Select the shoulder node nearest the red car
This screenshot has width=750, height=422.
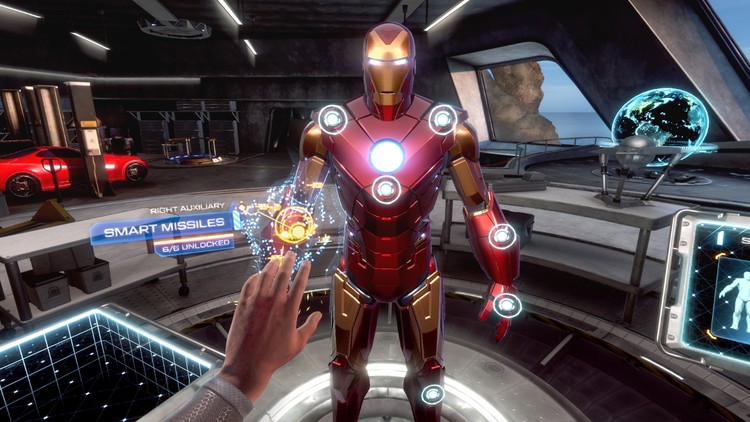pos(332,120)
